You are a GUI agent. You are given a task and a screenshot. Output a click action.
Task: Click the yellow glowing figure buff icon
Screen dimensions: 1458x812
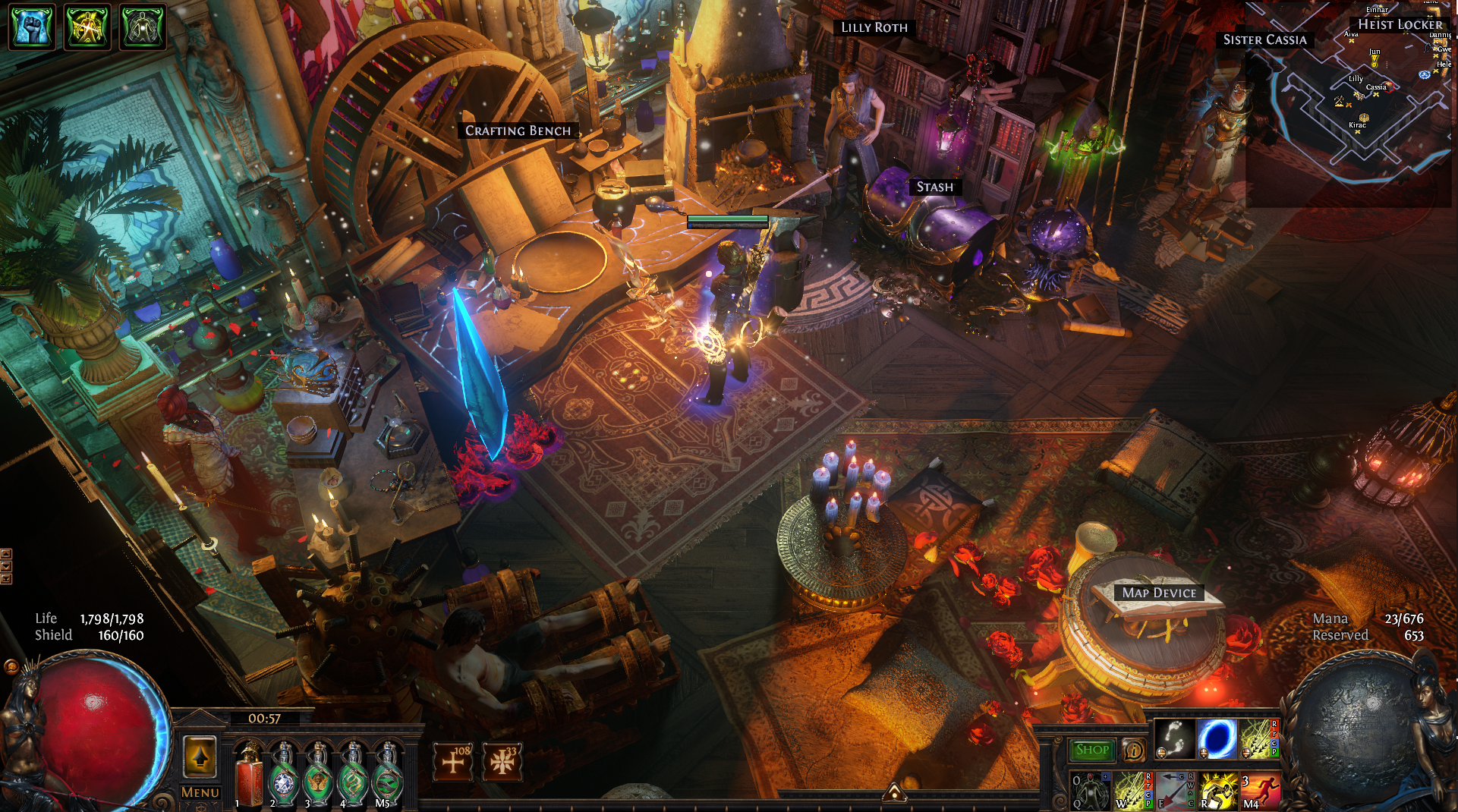point(87,27)
